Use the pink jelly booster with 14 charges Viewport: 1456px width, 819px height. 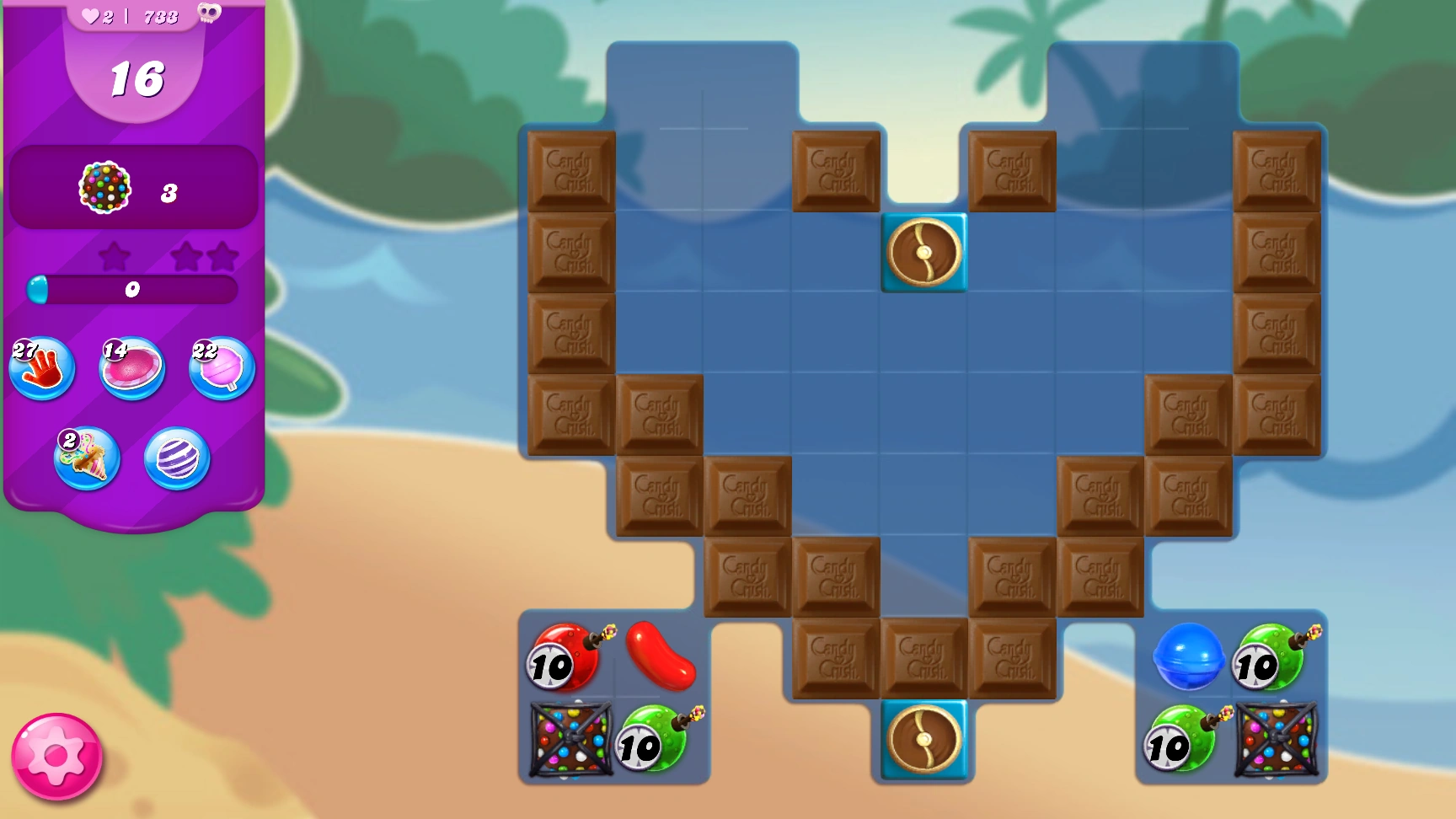tap(131, 368)
